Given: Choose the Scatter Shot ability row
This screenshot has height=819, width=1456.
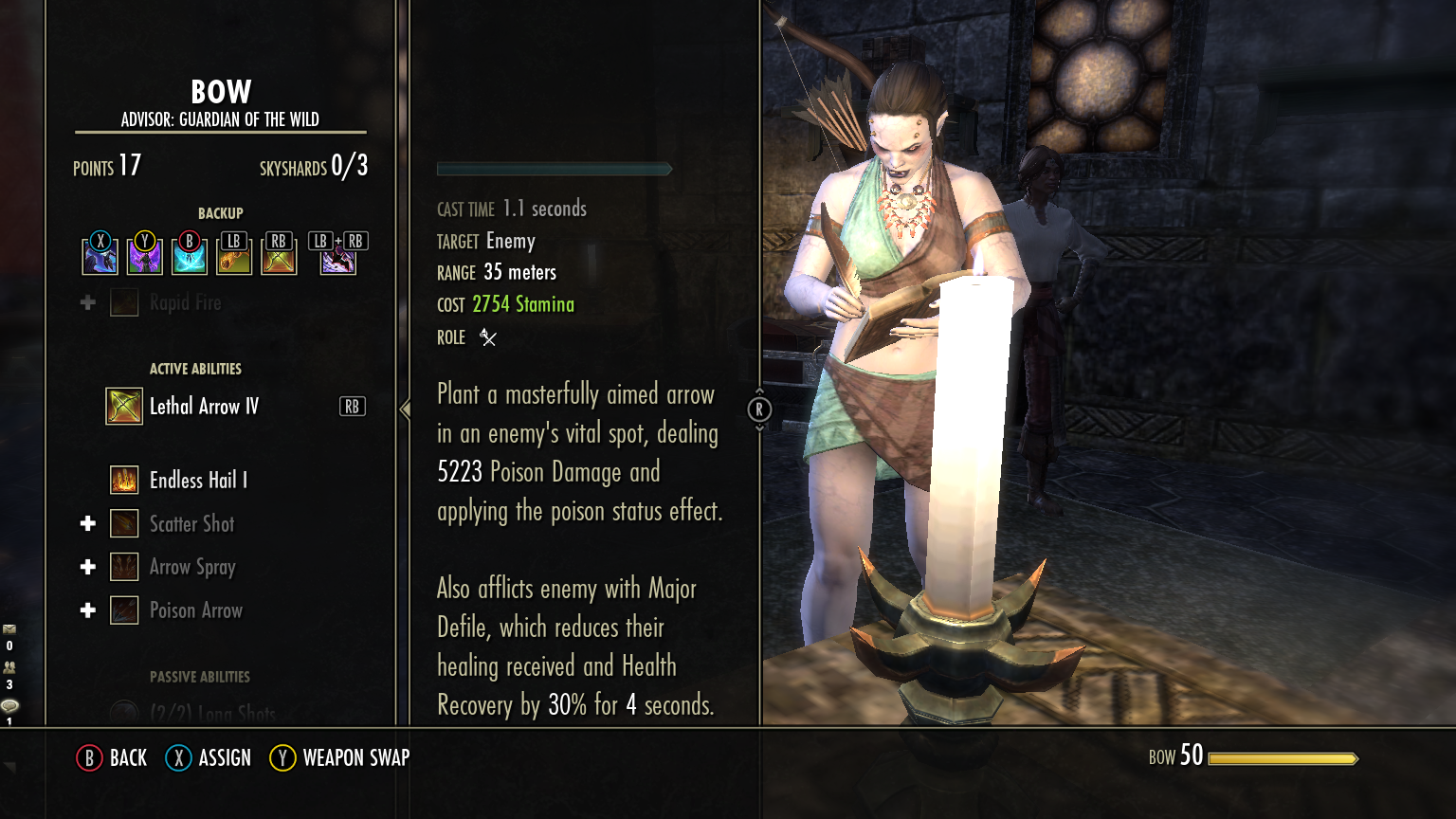Looking at the screenshot, I should point(191,524).
